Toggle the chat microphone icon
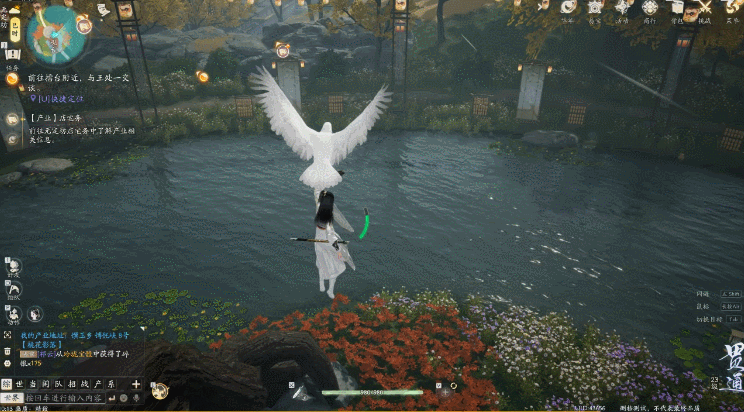Screen dimensions: 744x412 point(136,398)
